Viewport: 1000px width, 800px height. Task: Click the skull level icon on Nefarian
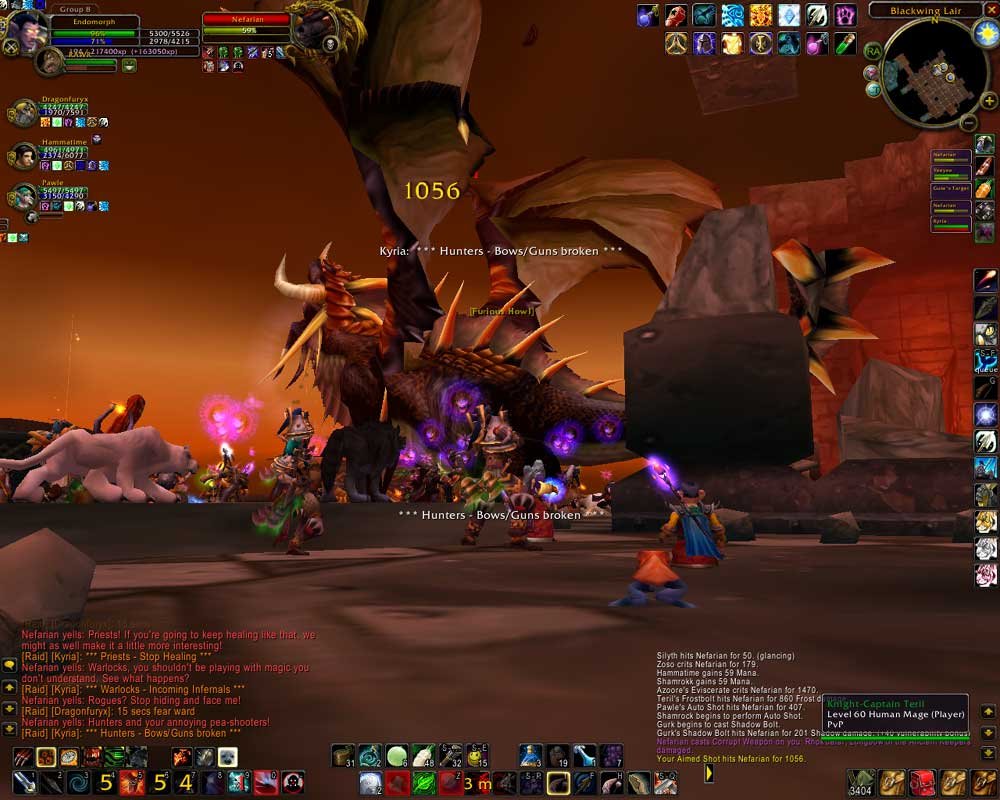[x=331, y=45]
